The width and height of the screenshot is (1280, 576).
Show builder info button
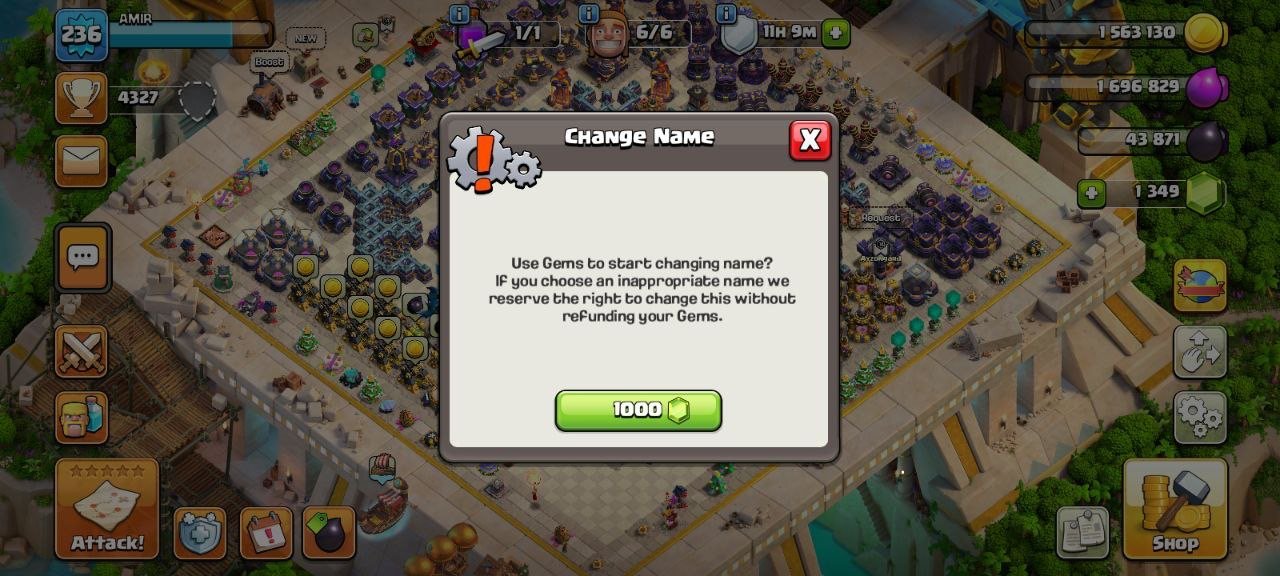589,14
